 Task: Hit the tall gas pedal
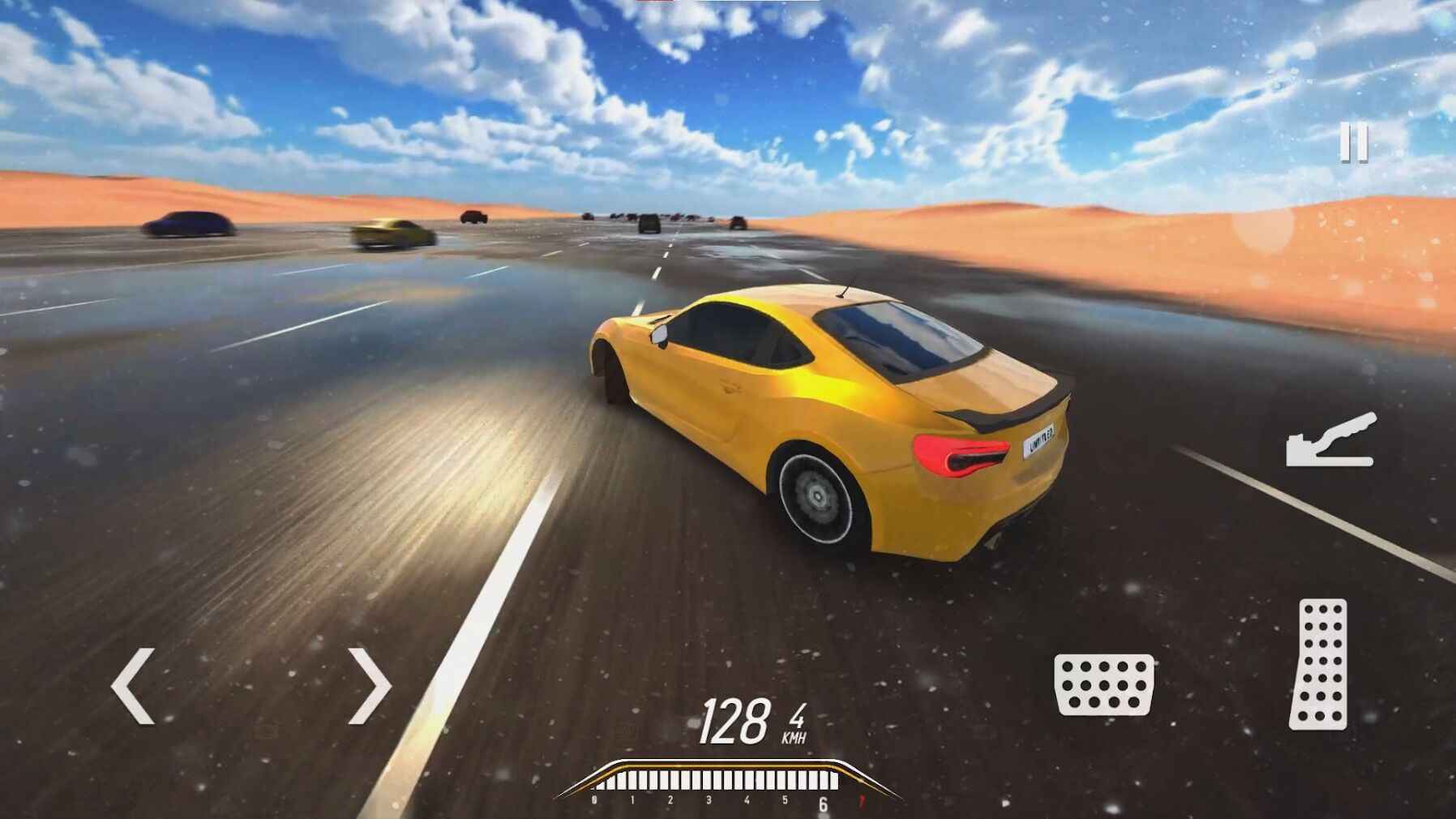pyautogui.click(x=1319, y=663)
